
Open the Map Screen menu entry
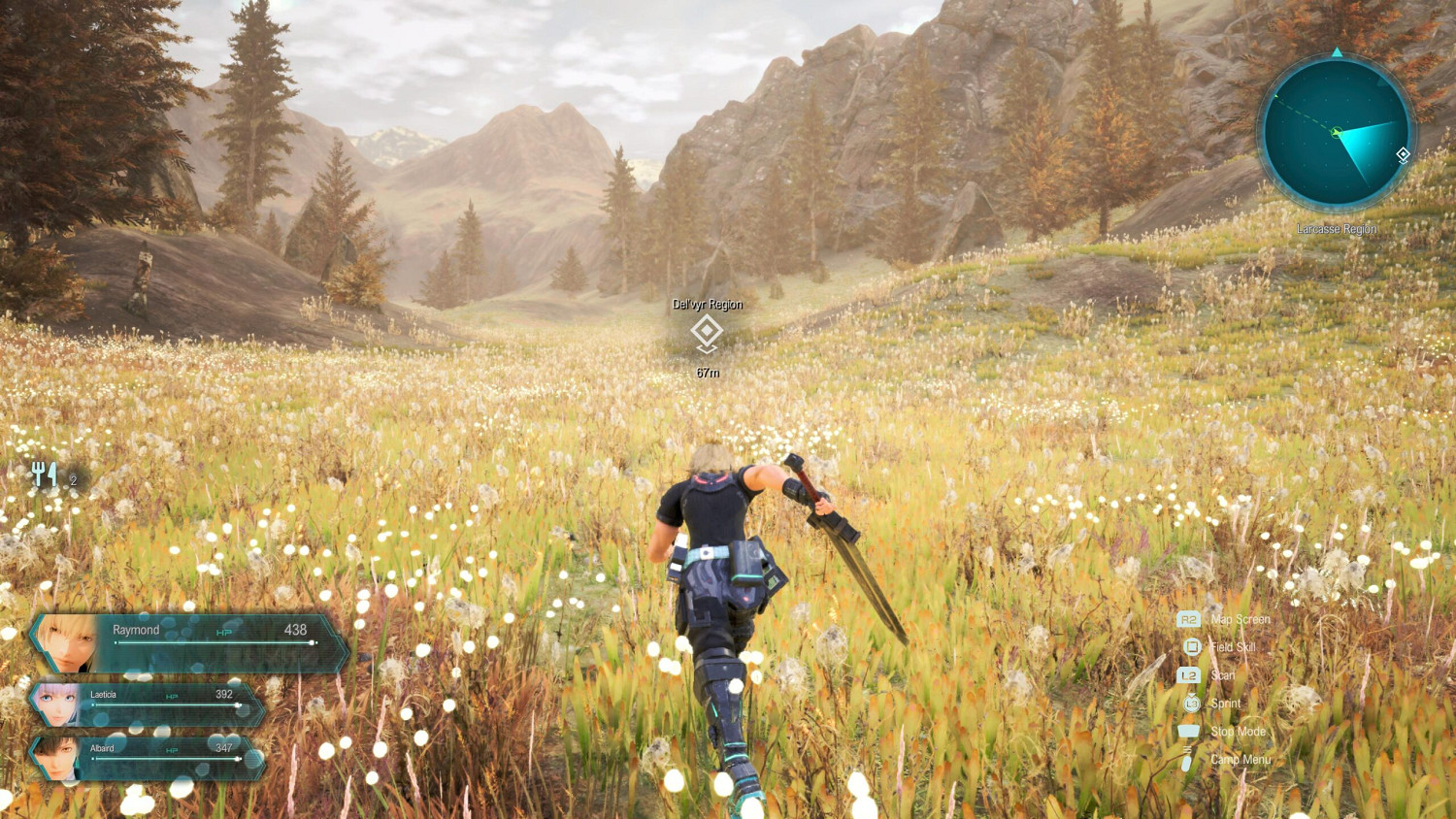(1242, 618)
